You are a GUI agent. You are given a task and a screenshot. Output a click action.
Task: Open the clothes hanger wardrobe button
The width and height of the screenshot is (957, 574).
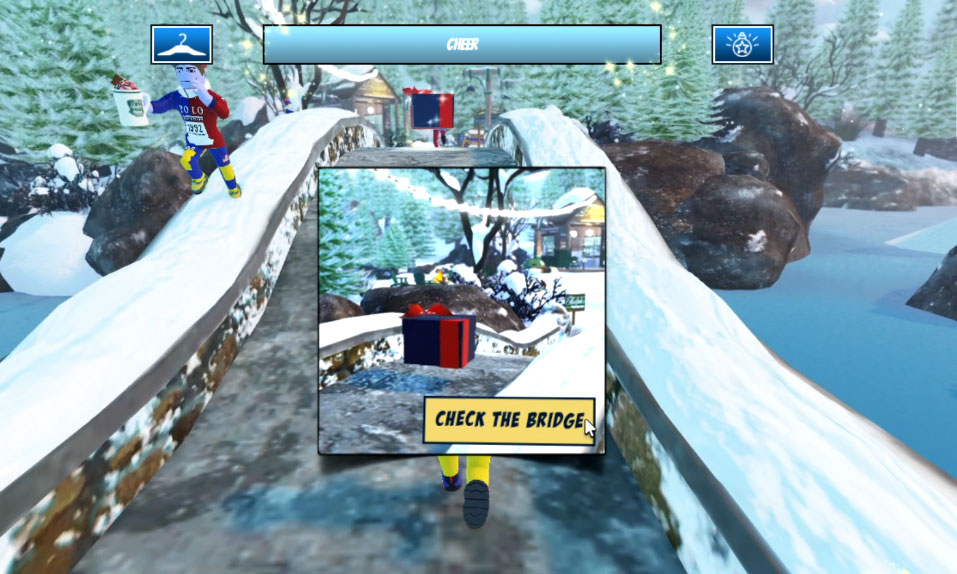pos(182,45)
